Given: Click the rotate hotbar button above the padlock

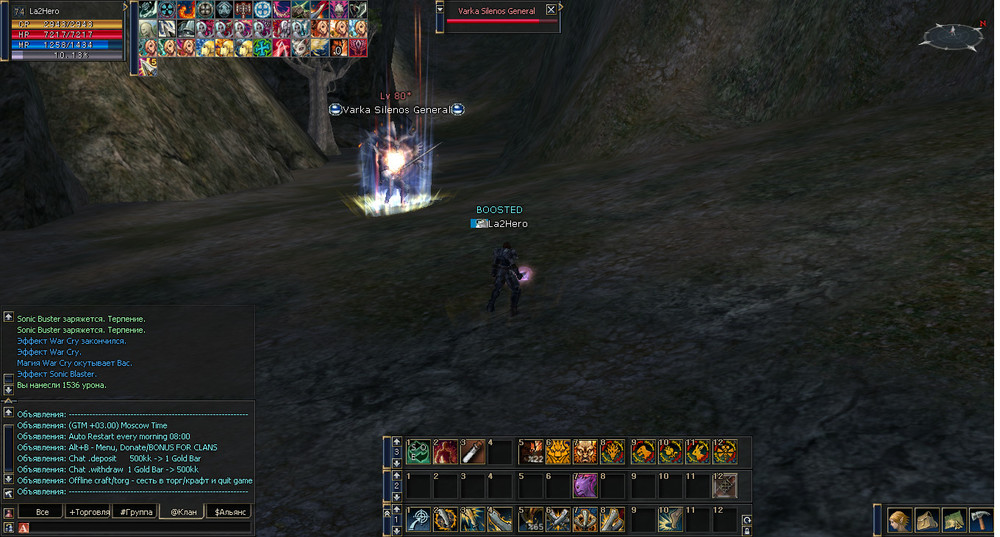Looking at the screenshot, I should [x=746, y=520].
